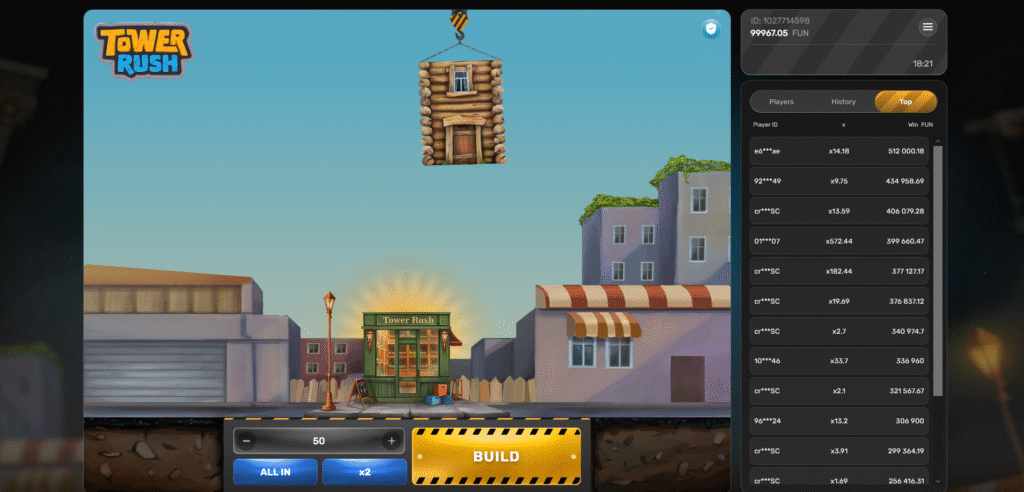1024x492 pixels.
Task: Select top player row e6***ae
Action: tap(840, 151)
